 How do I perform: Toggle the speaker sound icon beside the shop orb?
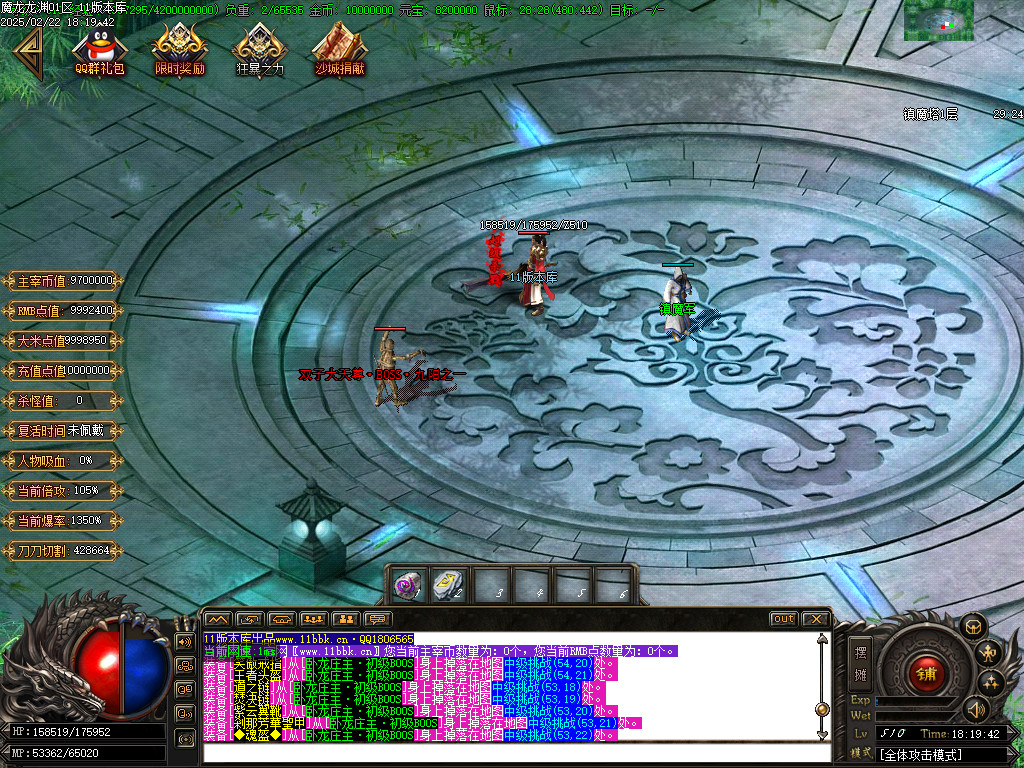click(x=976, y=711)
